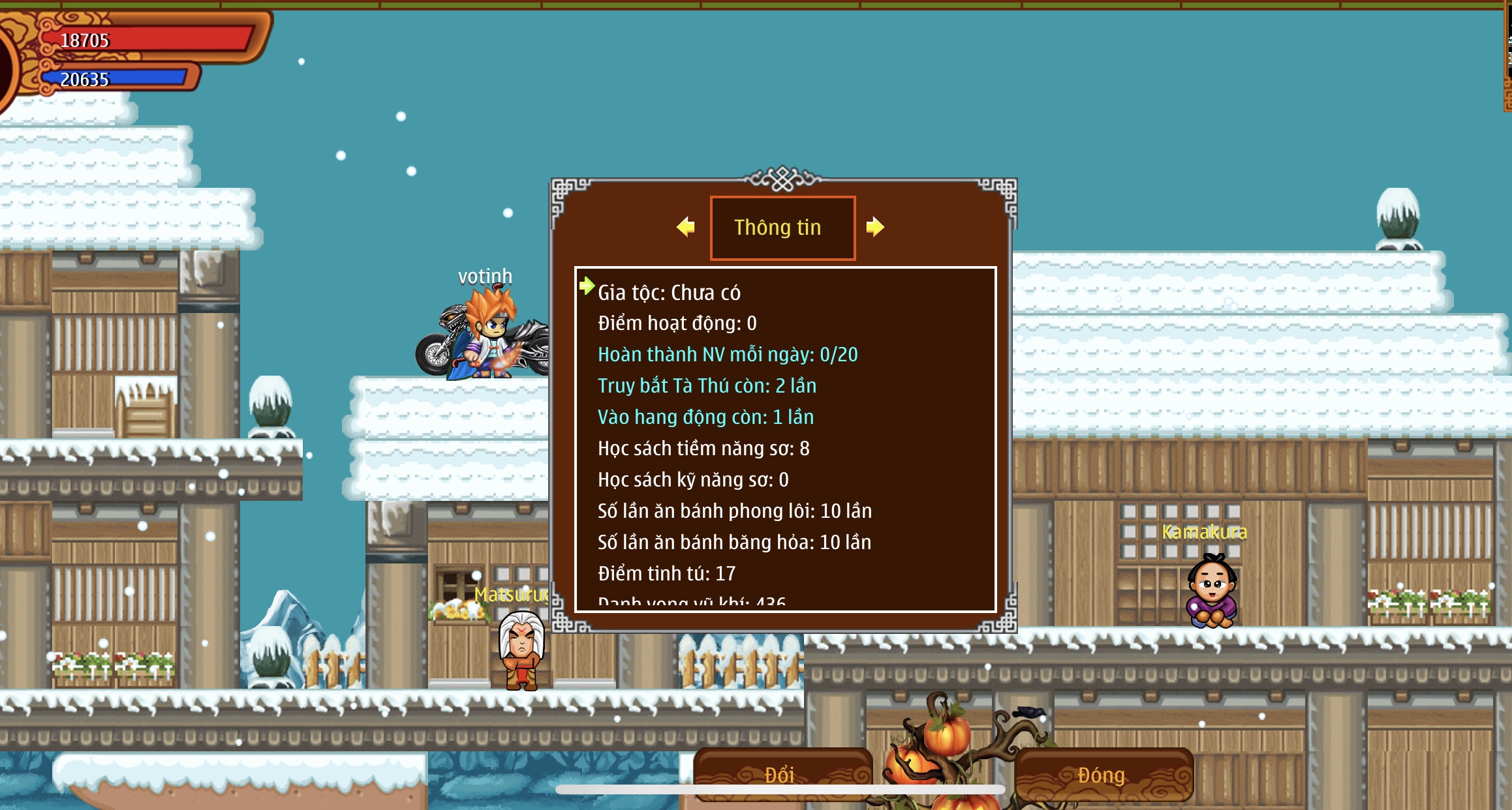Select the Gia tộc: Chưa có row
Viewport: 1512px width, 810px height.
click(669, 293)
